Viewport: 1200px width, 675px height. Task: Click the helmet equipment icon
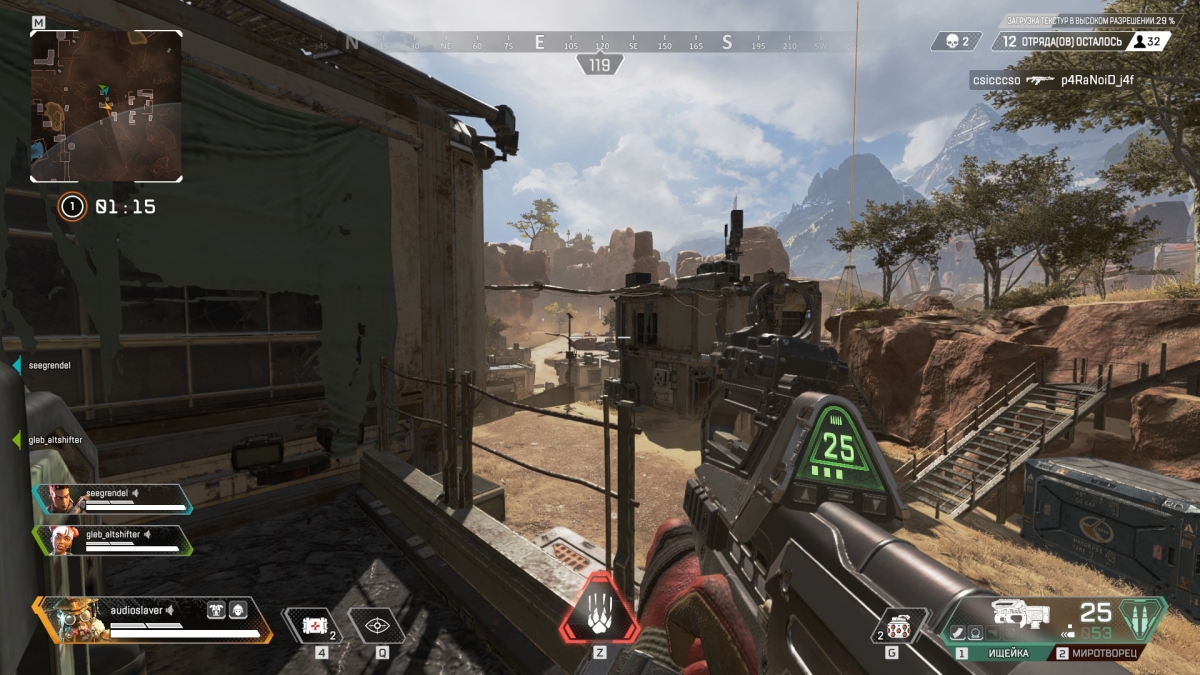coord(238,609)
